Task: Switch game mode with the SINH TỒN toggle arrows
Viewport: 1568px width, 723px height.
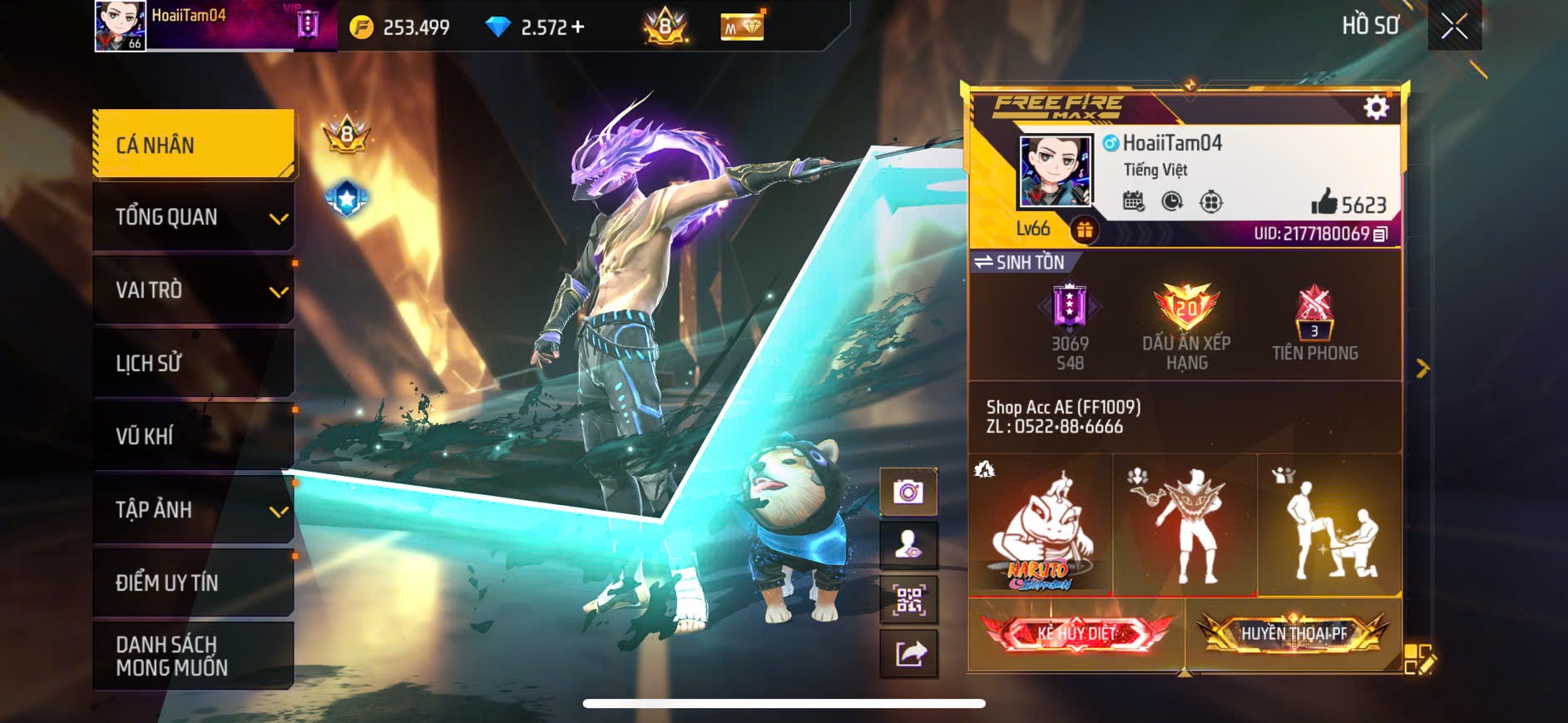Action: [x=982, y=261]
